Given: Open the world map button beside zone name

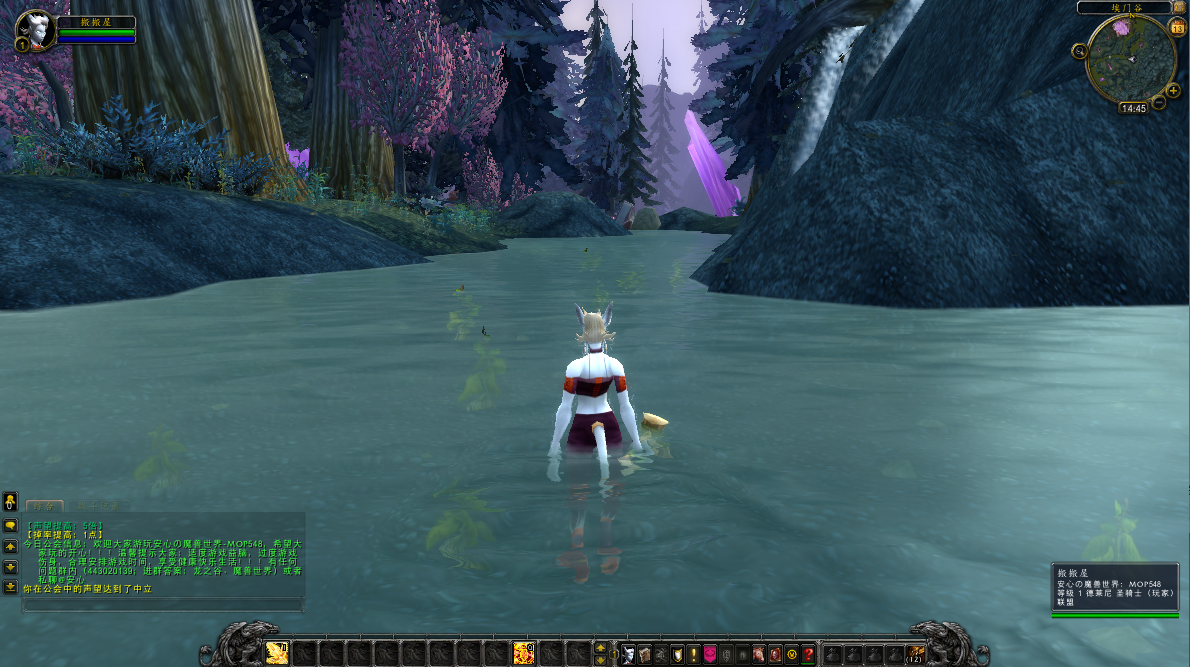Looking at the screenshot, I should [1180, 8].
